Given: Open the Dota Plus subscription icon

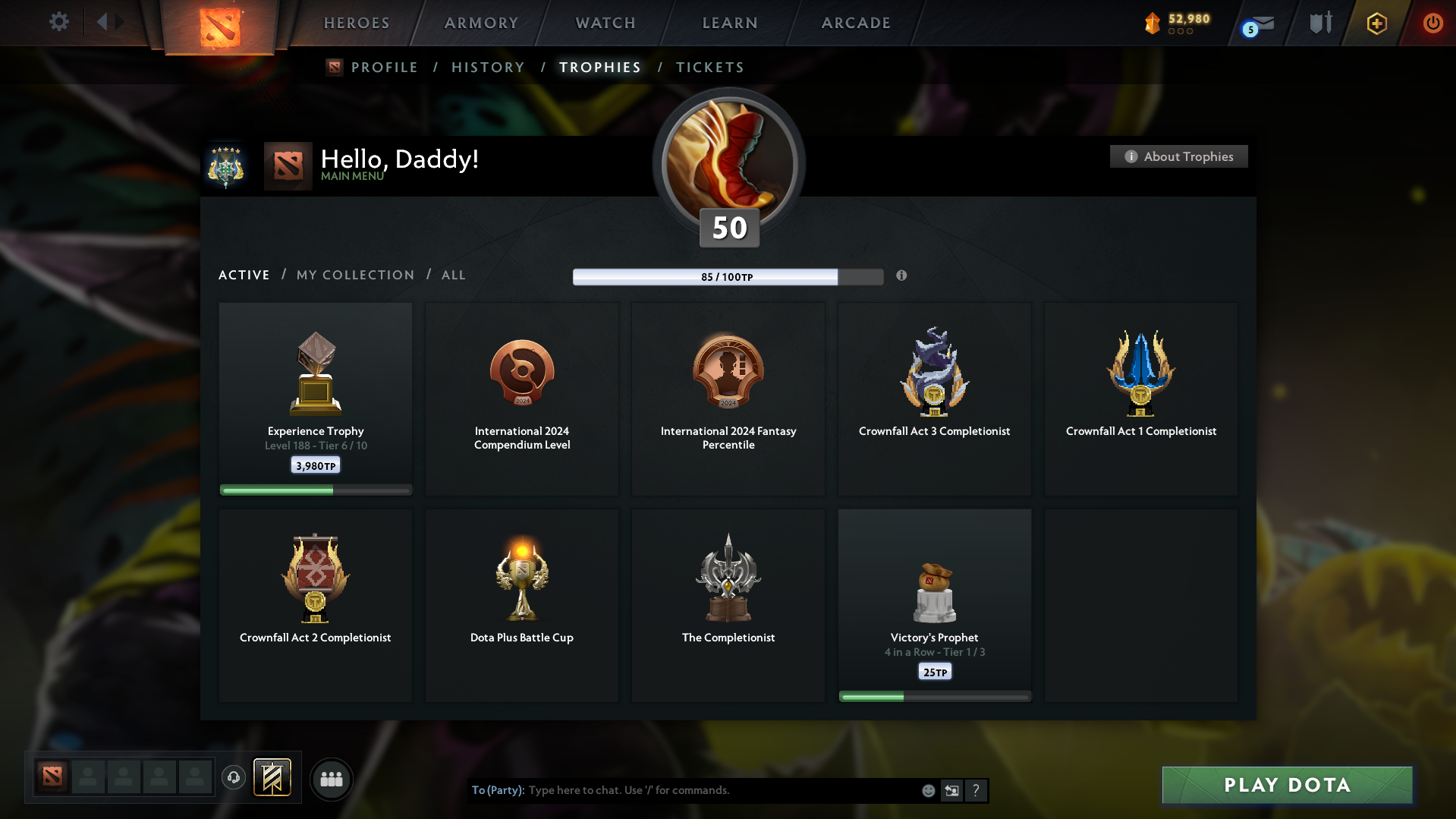Looking at the screenshot, I should [1376, 23].
